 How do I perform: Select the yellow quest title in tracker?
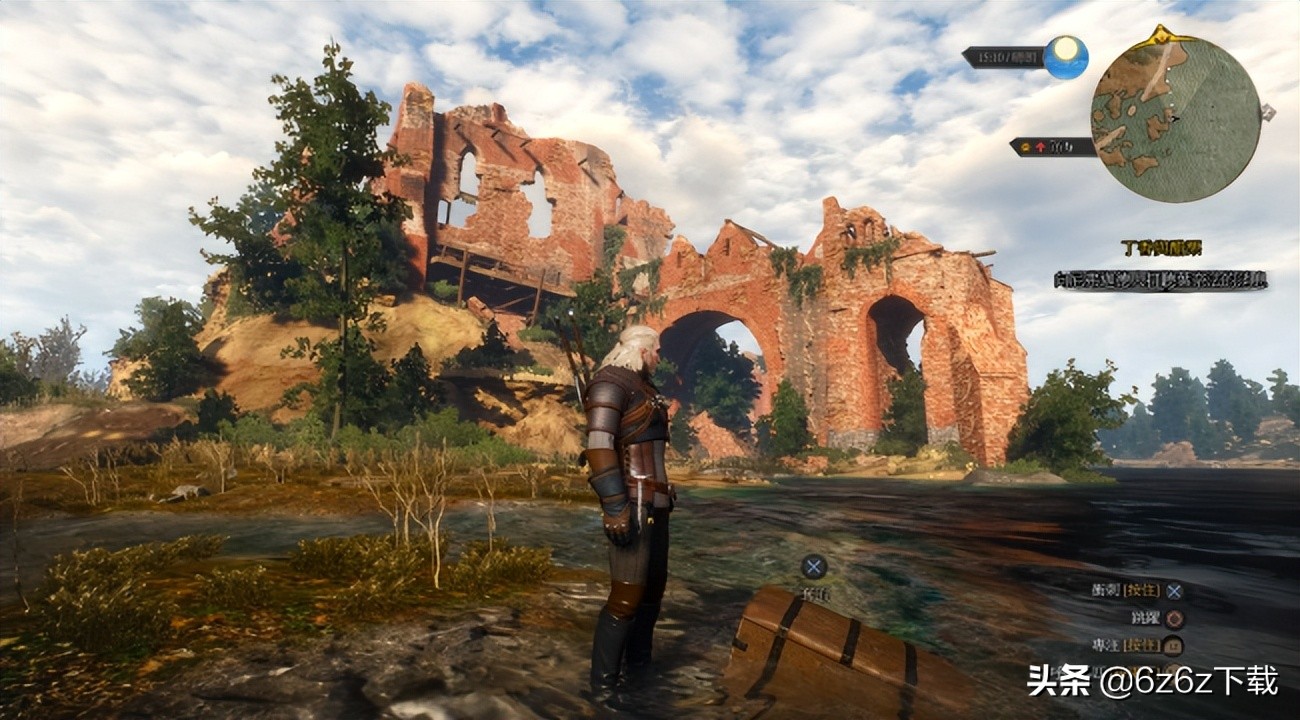[x=1161, y=247]
